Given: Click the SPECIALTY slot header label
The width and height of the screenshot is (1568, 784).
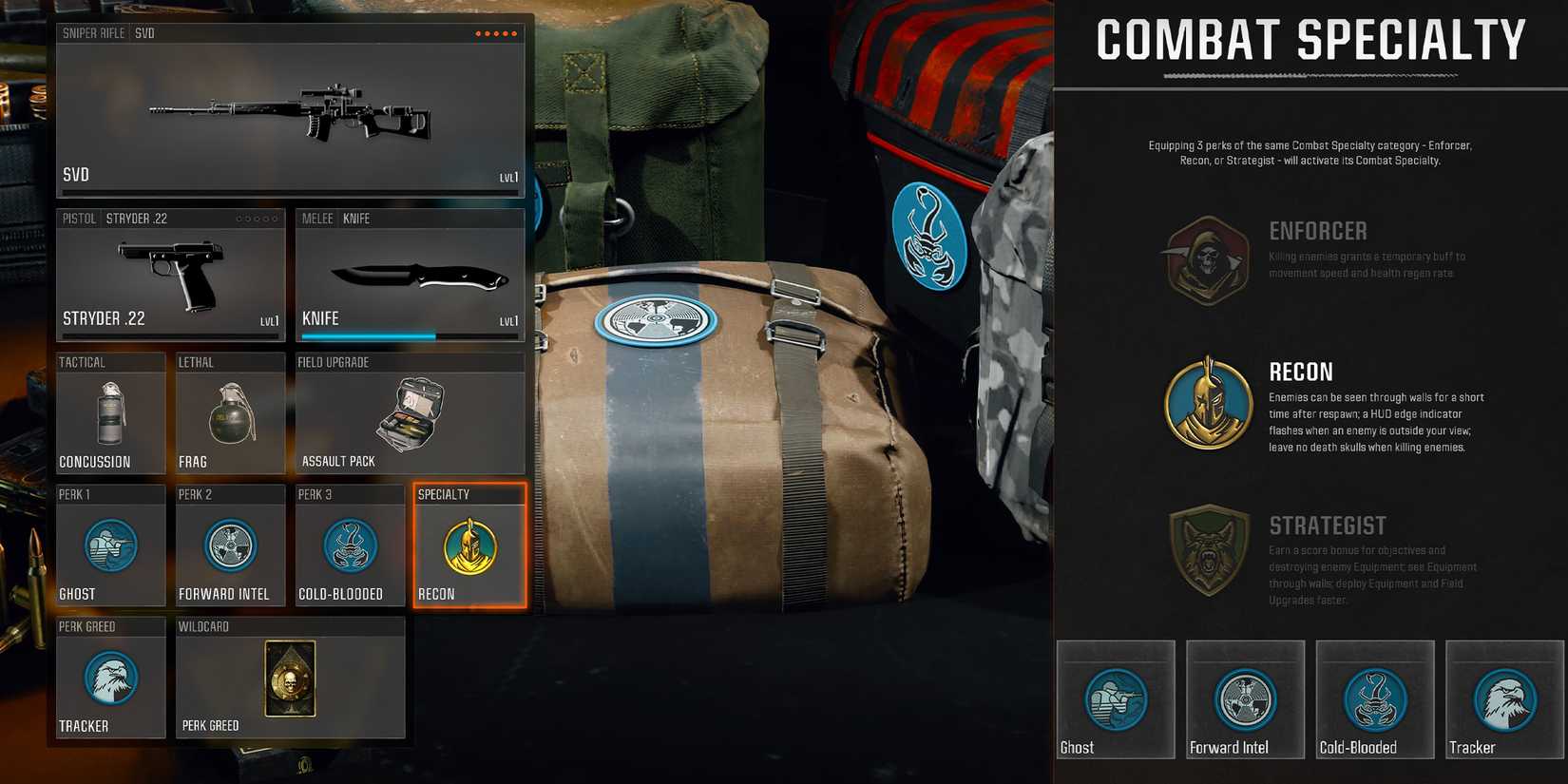Looking at the screenshot, I should 442,494.
